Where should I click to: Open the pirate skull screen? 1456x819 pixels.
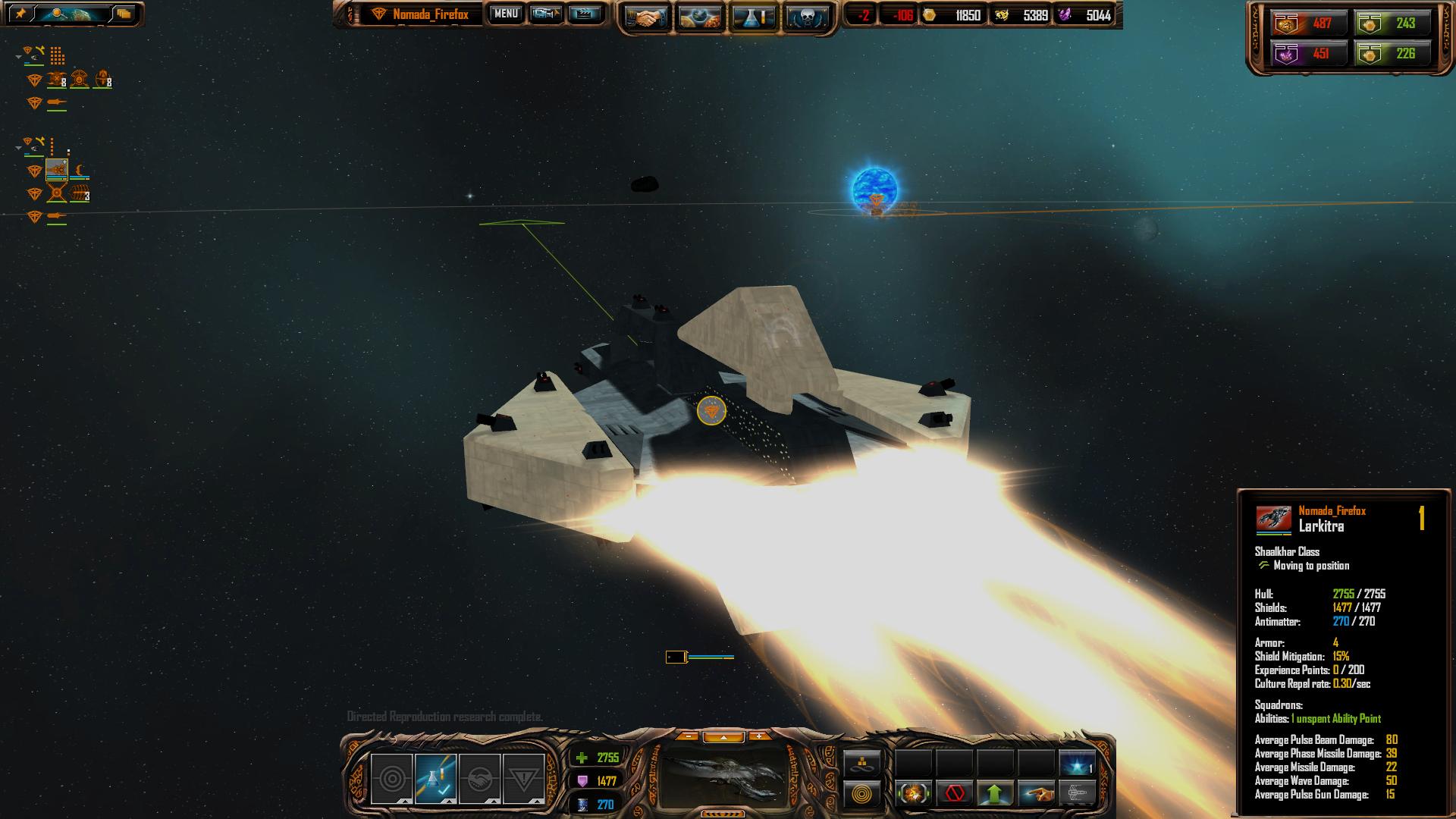point(807,18)
